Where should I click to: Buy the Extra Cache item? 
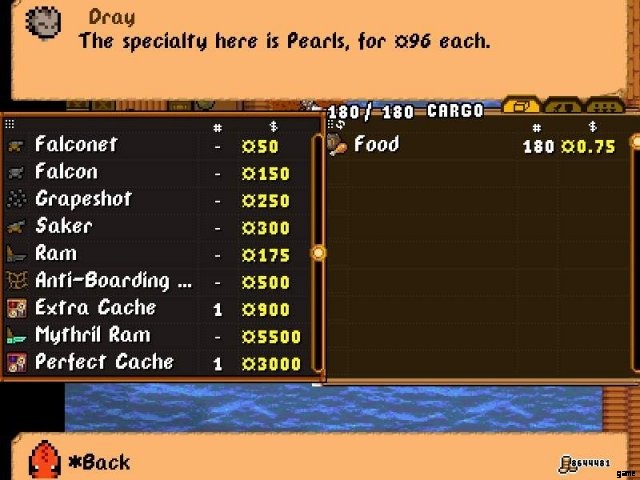tap(150, 308)
